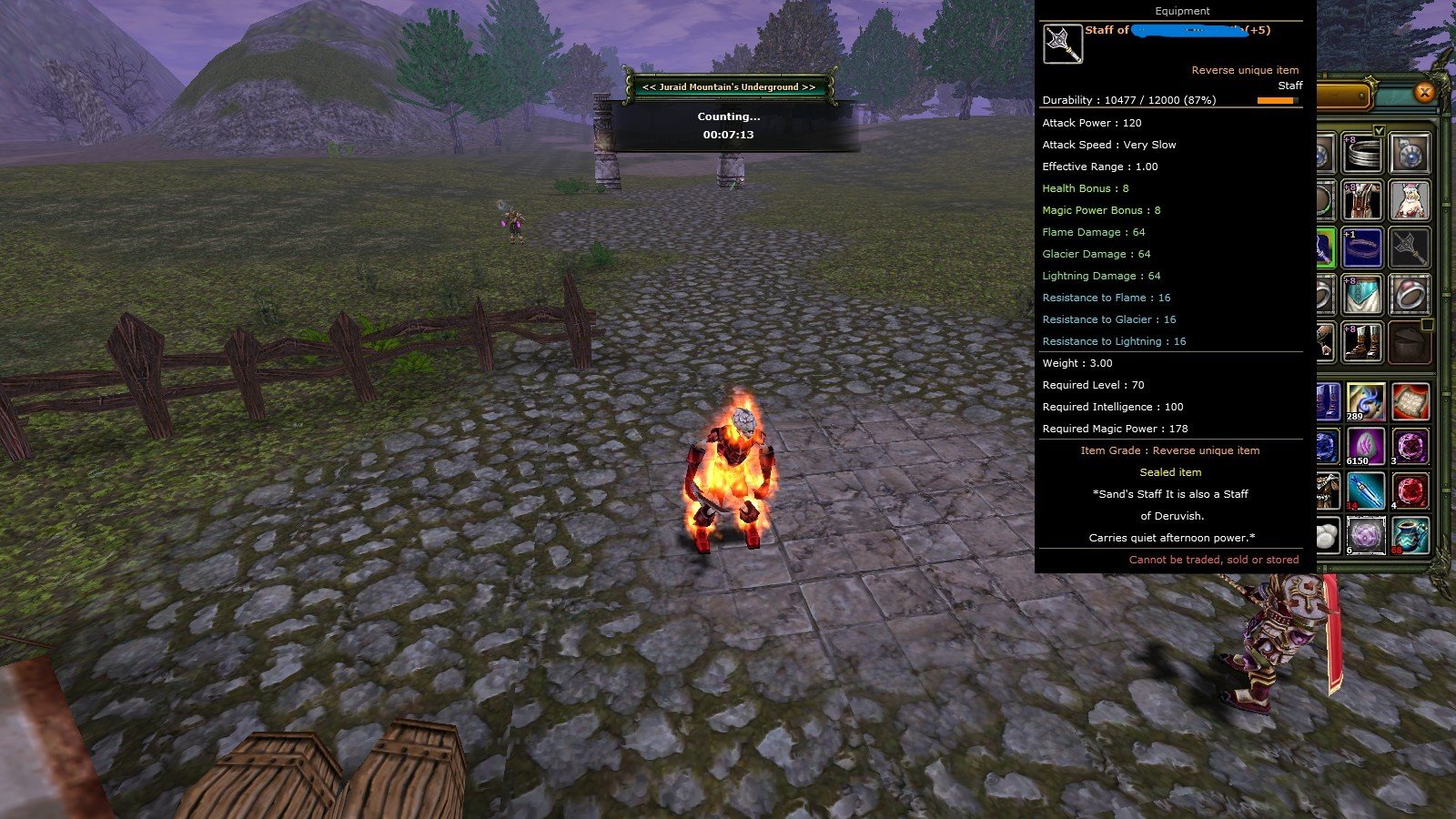Select the +8 boots item icon
Image resolution: width=1456 pixels, height=819 pixels.
(1363, 340)
